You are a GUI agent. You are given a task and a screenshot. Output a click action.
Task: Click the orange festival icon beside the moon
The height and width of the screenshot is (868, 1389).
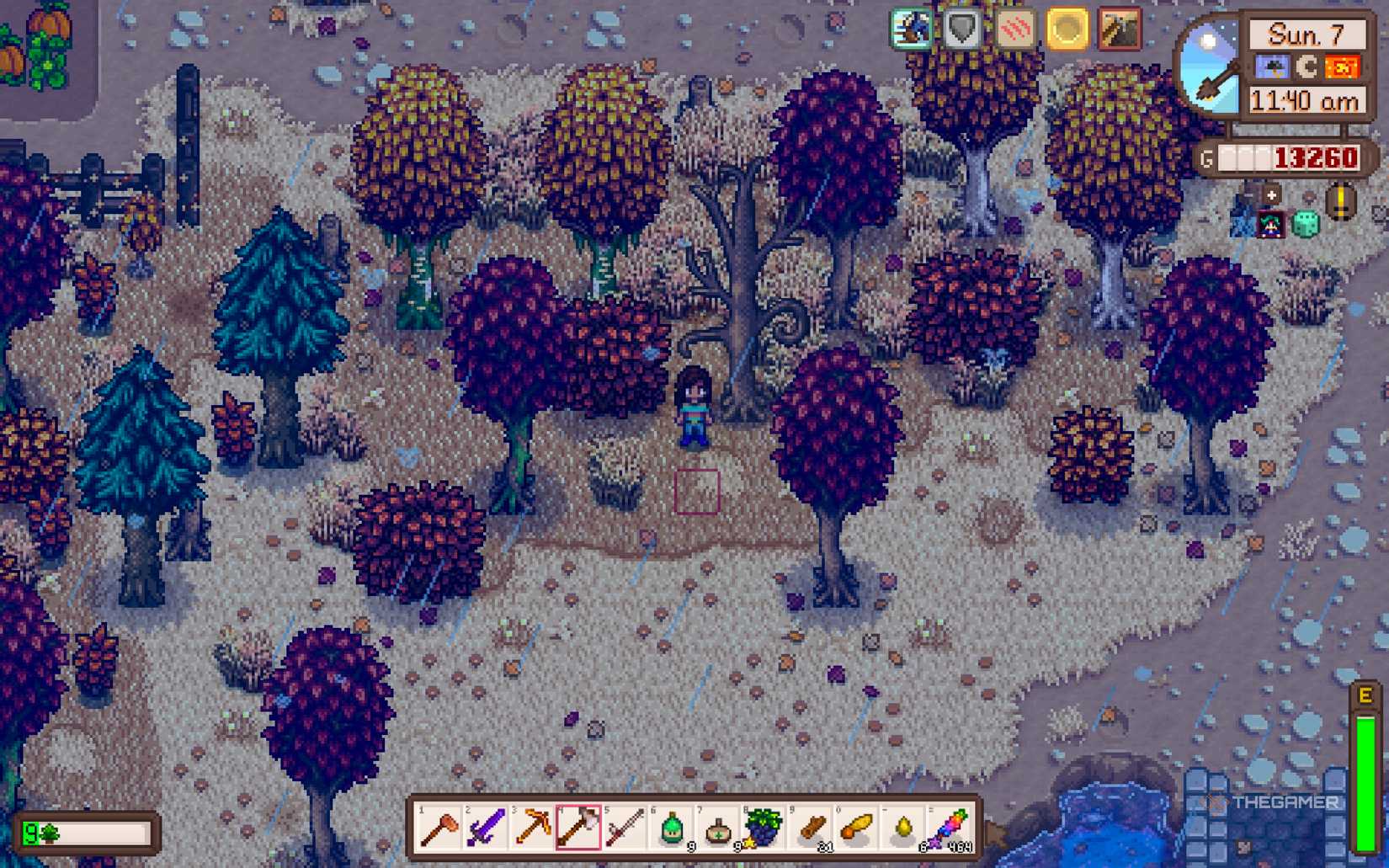click(1342, 67)
